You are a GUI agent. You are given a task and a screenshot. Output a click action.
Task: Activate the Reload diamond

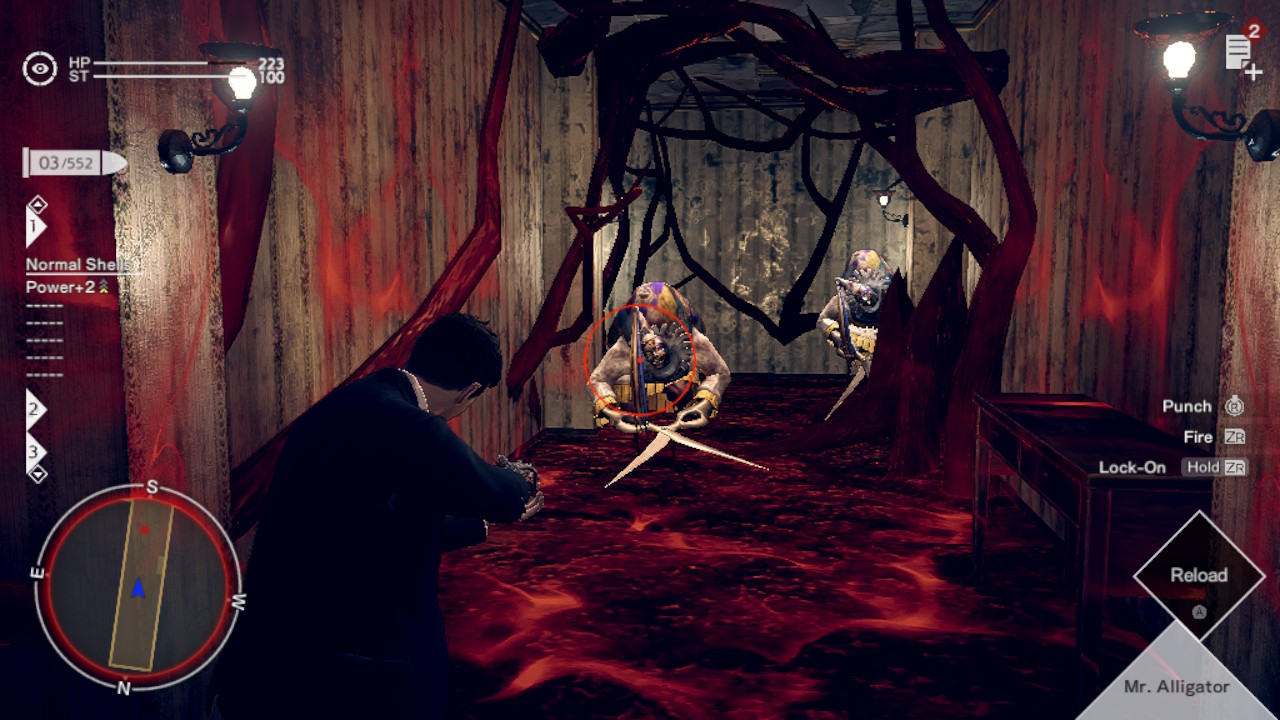click(x=1199, y=576)
